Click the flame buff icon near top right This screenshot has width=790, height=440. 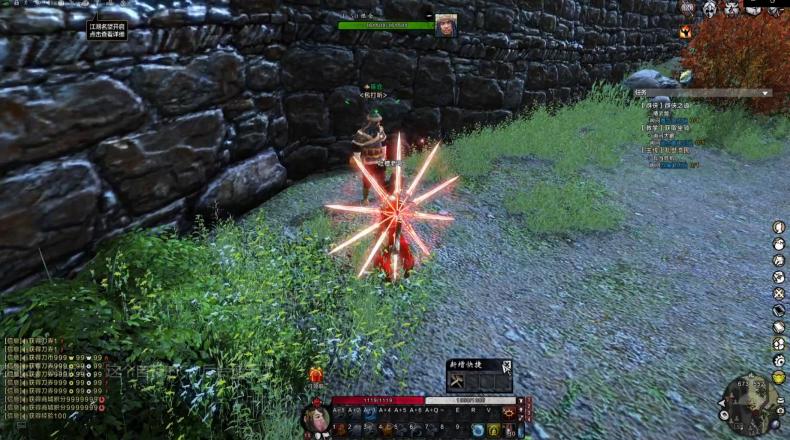[x=685, y=32]
